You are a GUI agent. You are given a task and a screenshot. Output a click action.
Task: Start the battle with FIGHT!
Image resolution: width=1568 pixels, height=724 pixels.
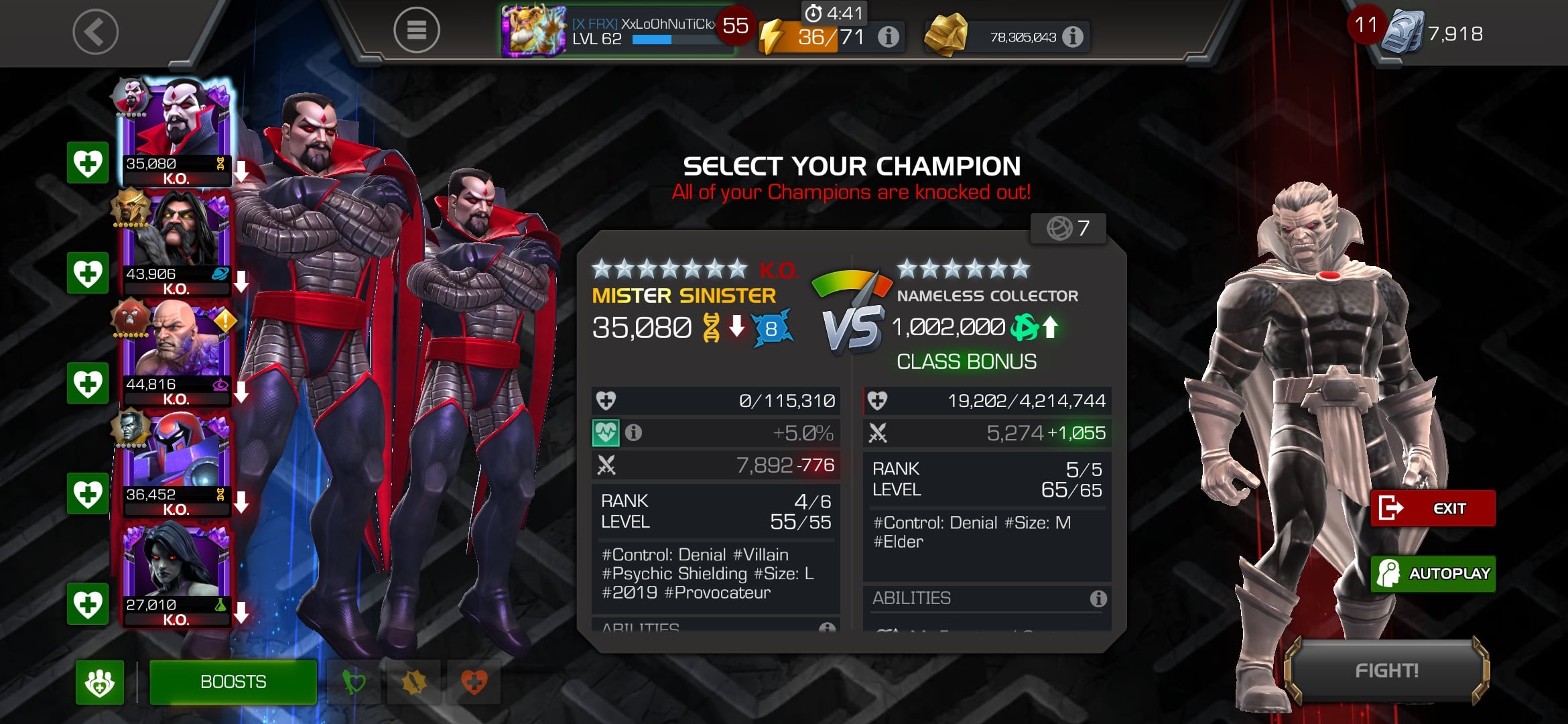tap(1386, 670)
